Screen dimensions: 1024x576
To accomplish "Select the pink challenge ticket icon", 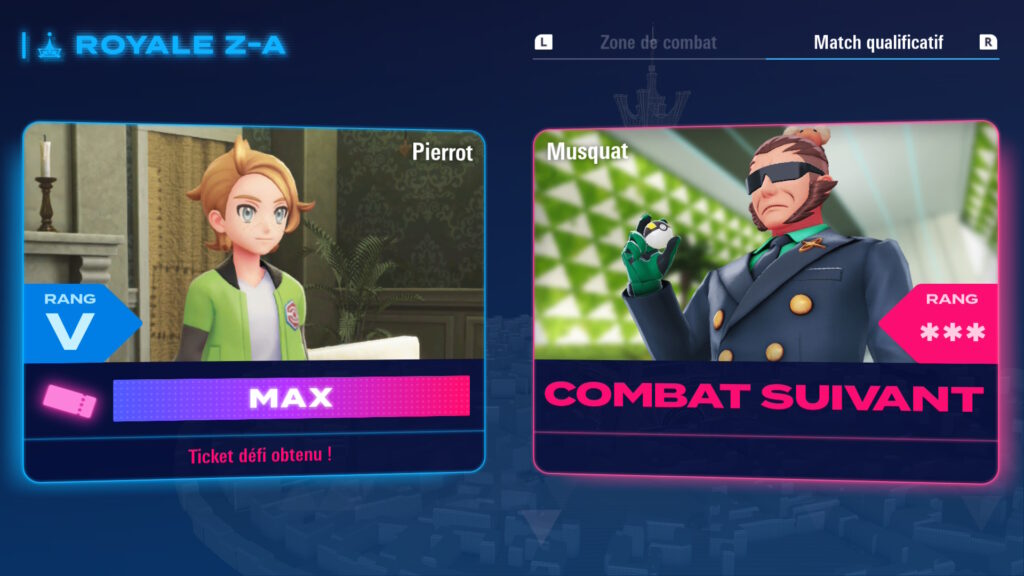I will tap(69, 400).
